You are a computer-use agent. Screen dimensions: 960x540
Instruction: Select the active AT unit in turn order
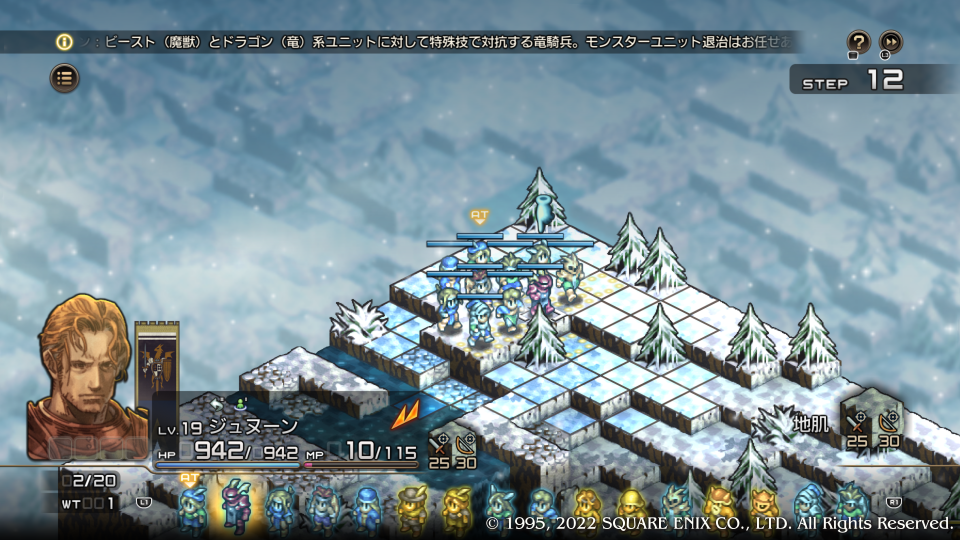click(x=190, y=506)
